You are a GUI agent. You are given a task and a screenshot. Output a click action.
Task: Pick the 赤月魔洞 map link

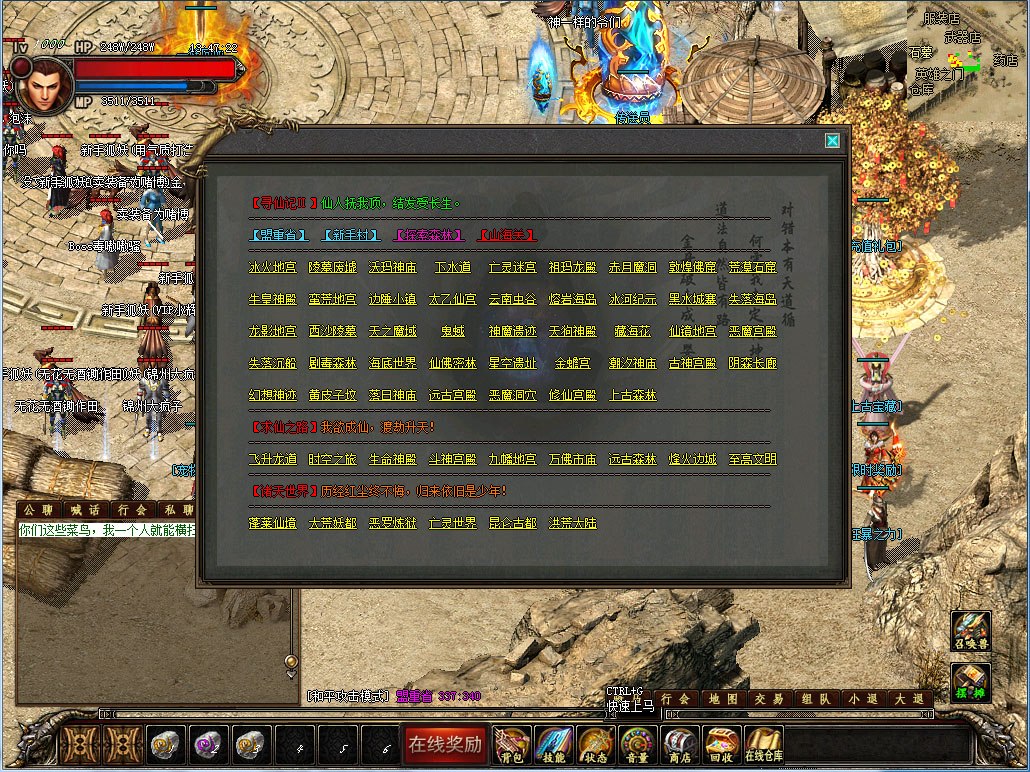(x=633, y=267)
